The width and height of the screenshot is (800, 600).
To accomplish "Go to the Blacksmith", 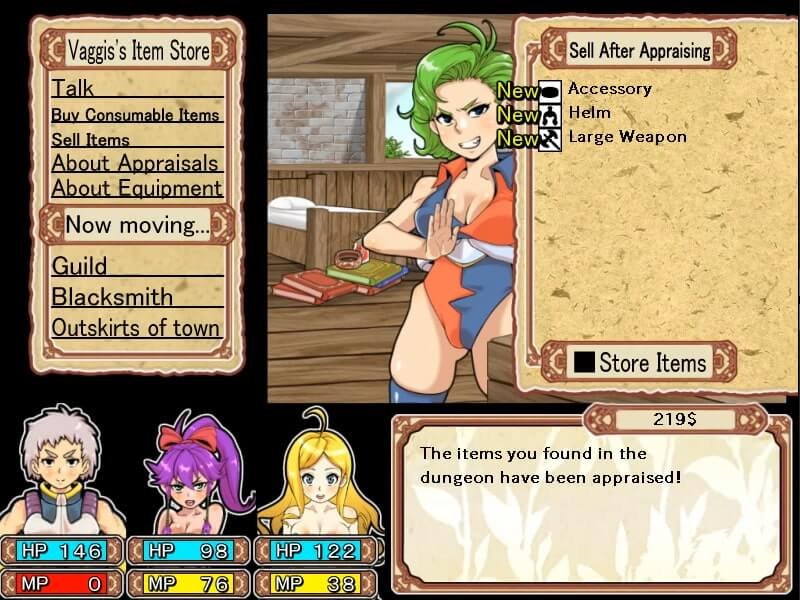I will [x=112, y=297].
